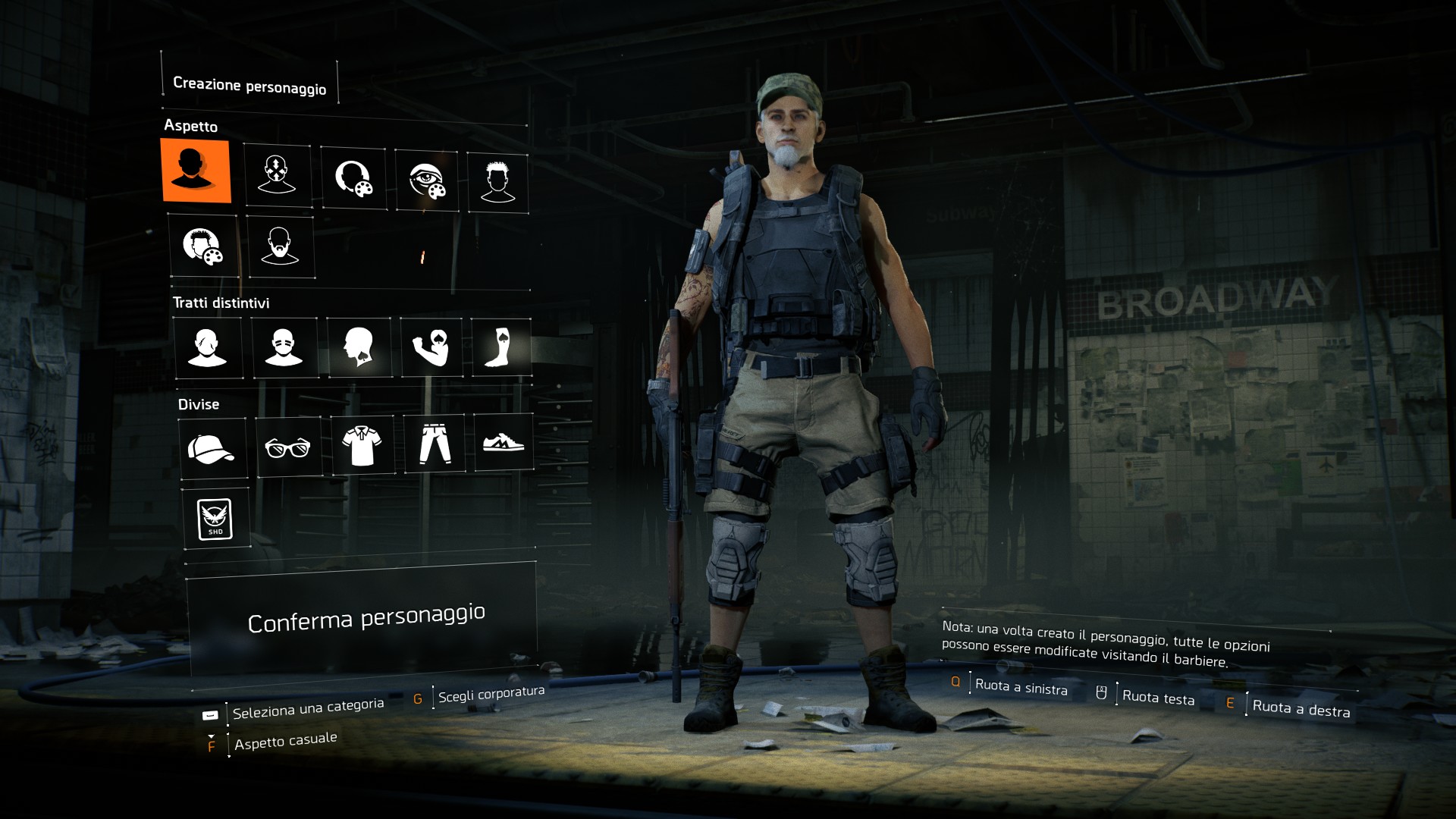Open the eye color category
Viewport: 1456px width, 819px height.
[x=427, y=180]
